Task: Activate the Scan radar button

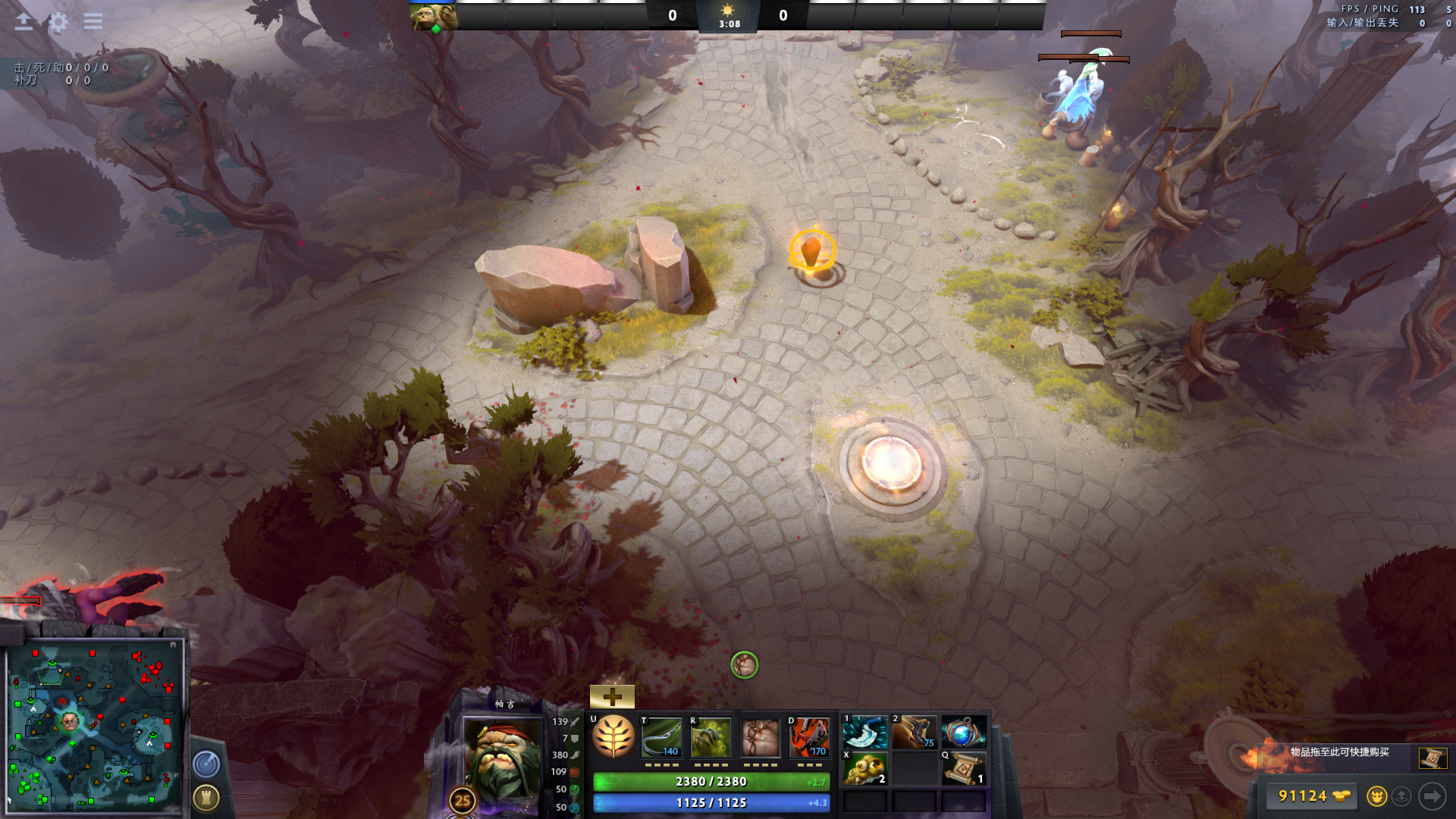Action: click(206, 764)
